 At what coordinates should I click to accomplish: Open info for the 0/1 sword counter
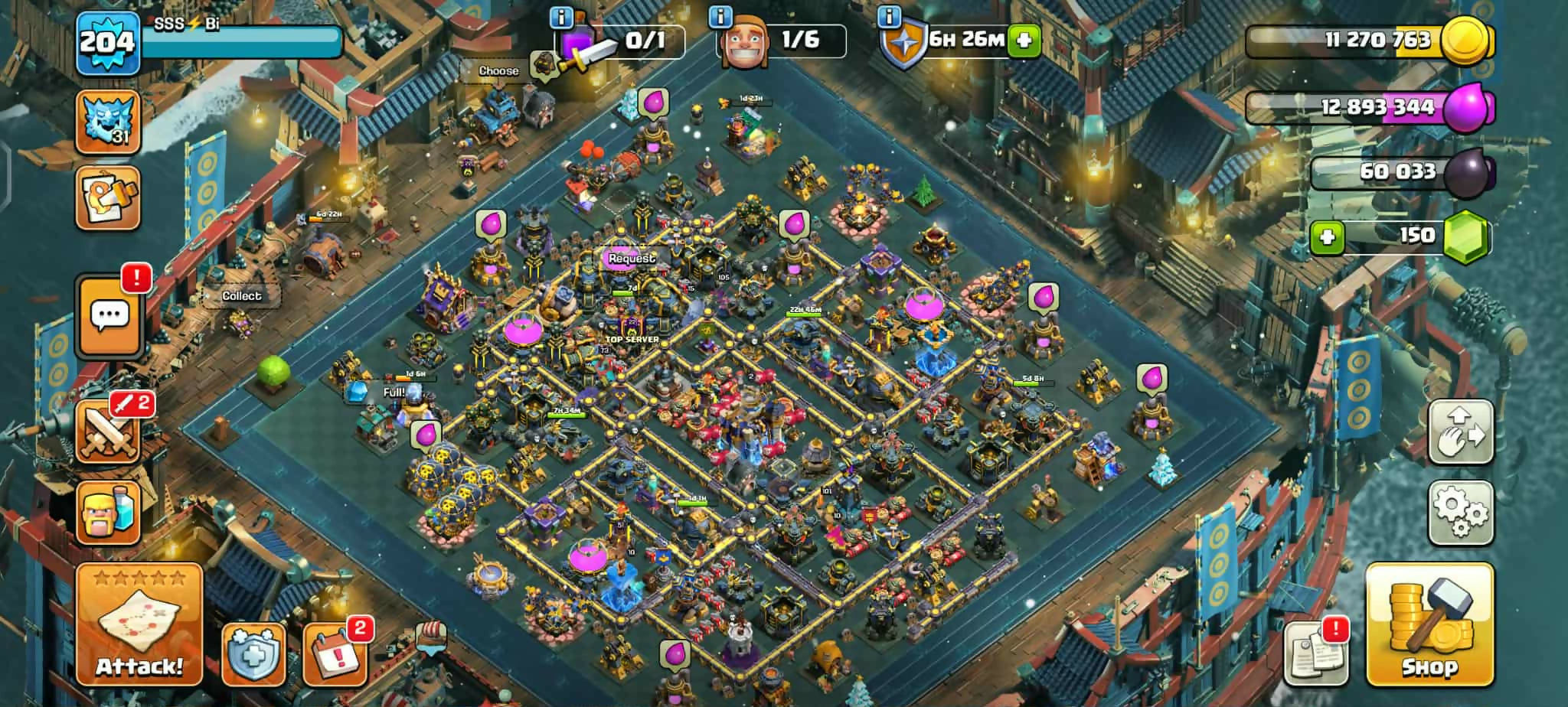(x=563, y=17)
